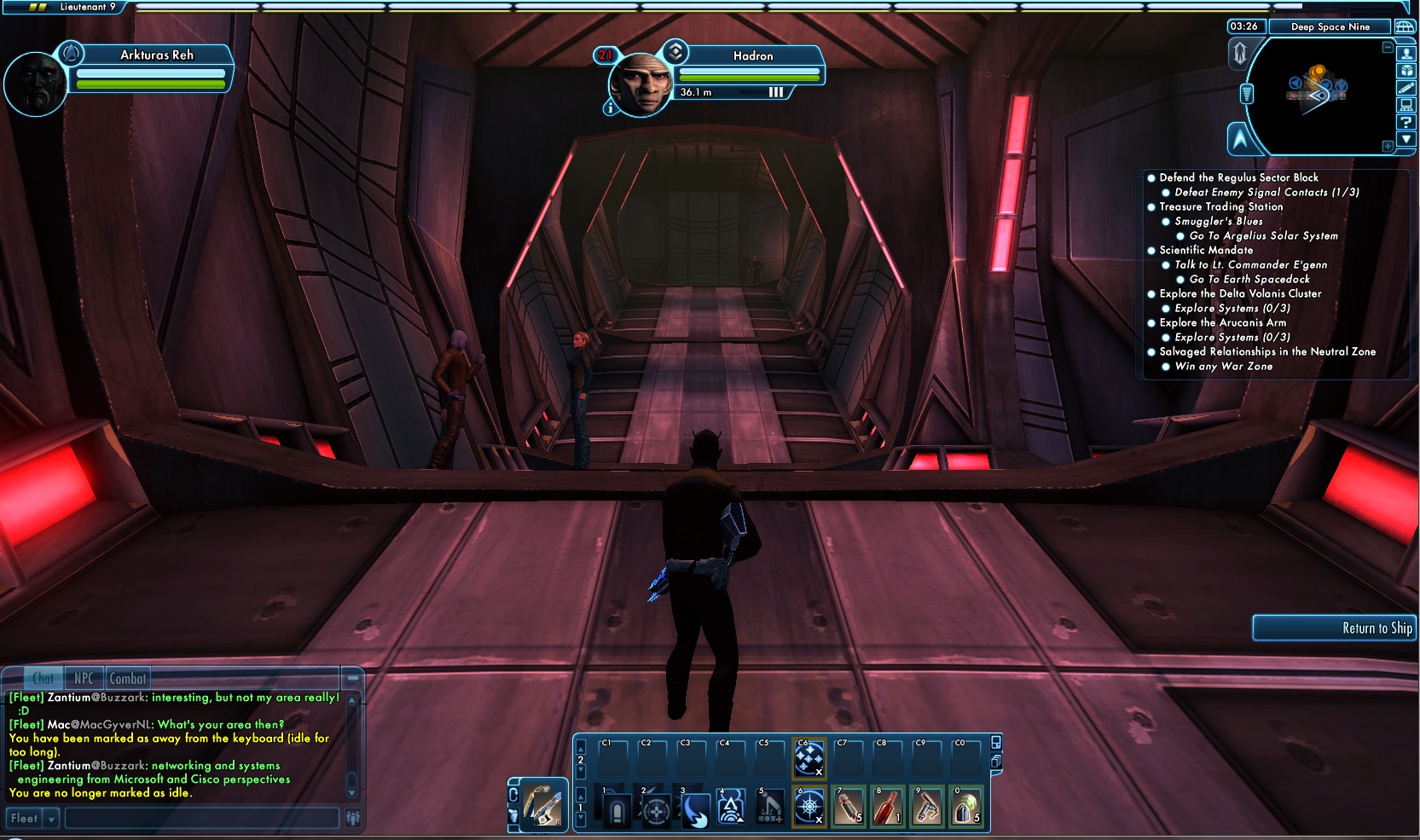Minimize the chat window

[352, 678]
